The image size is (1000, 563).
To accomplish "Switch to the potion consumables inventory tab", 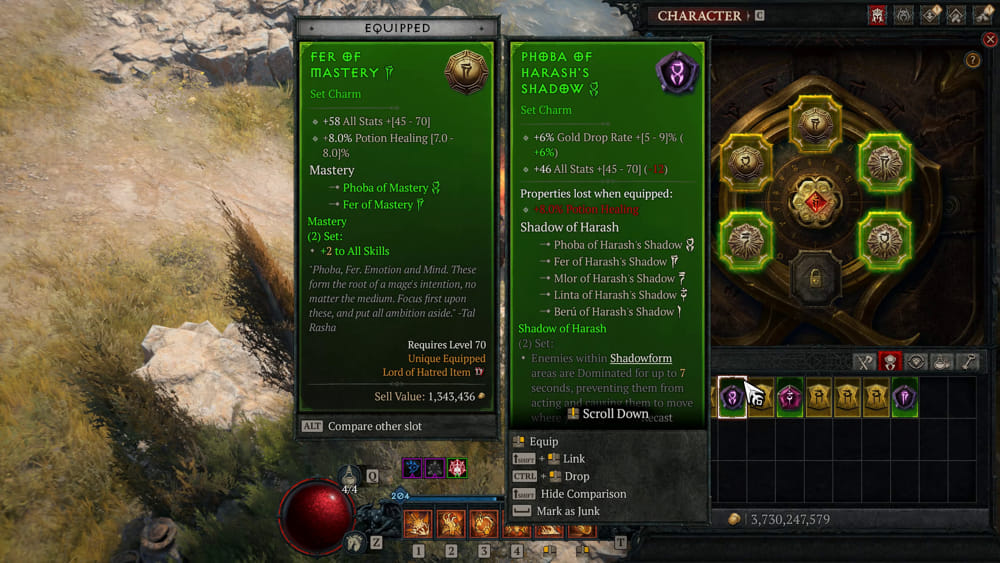I will pos(942,363).
